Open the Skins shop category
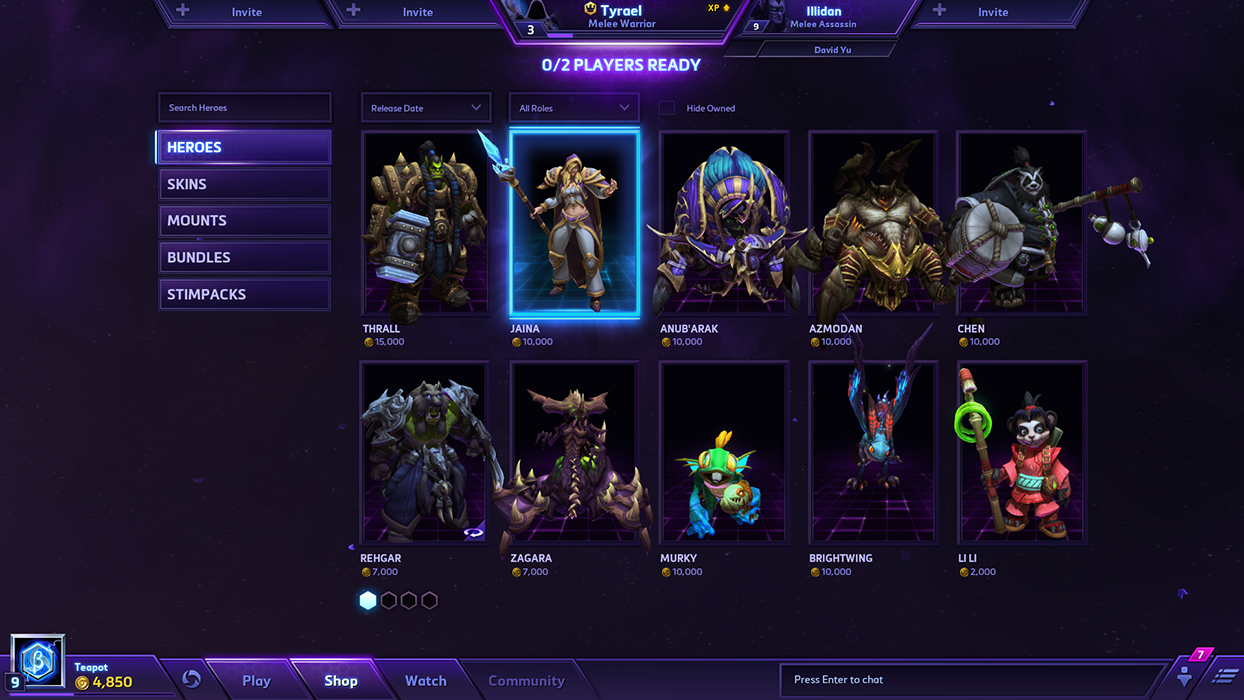1244x700 pixels. pos(244,184)
